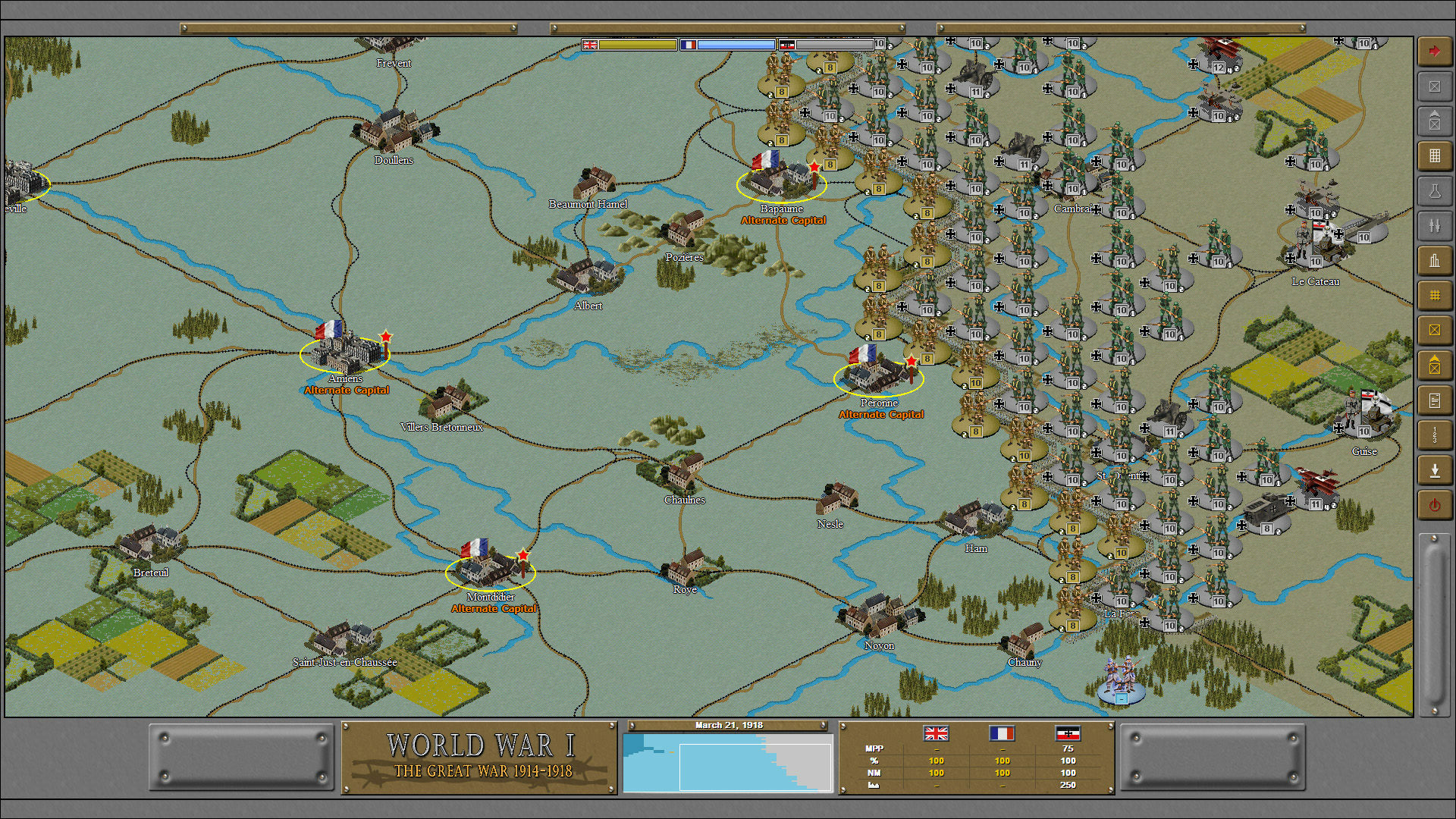Toggle the hex grid overlay icon
1456x819 pixels.
click(x=1434, y=296)
